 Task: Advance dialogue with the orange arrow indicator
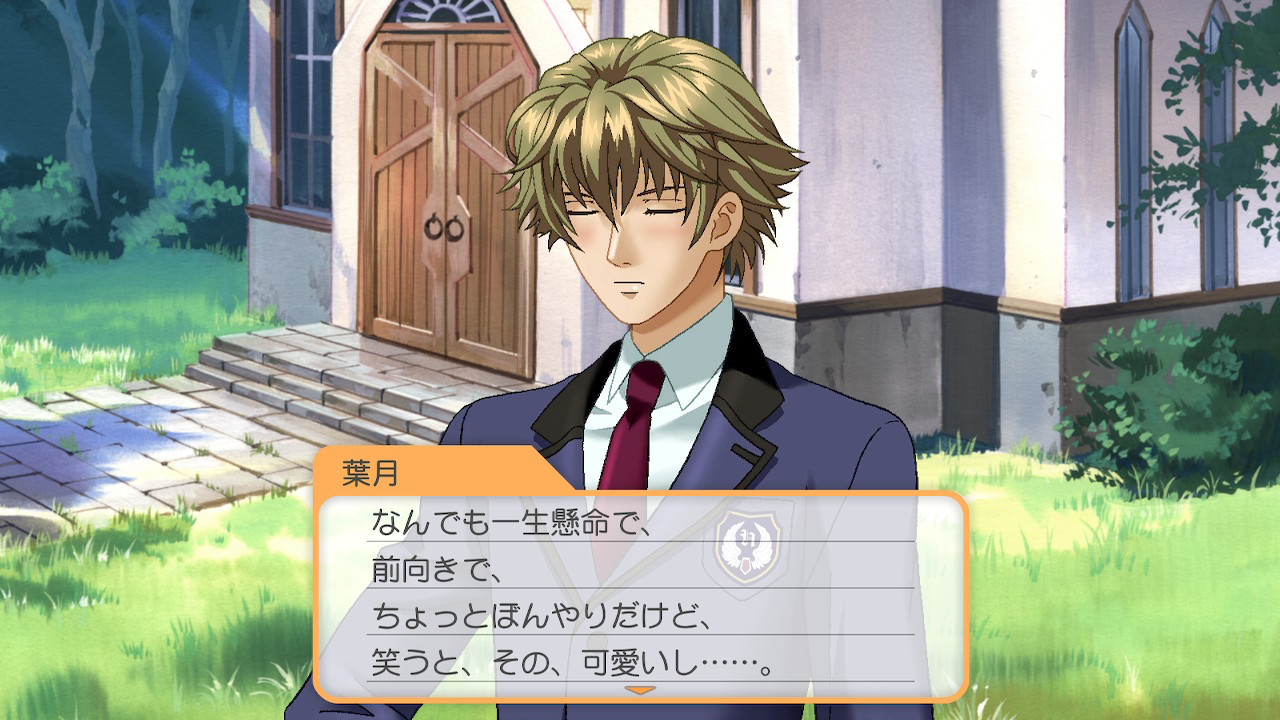(x=640, y=690)
